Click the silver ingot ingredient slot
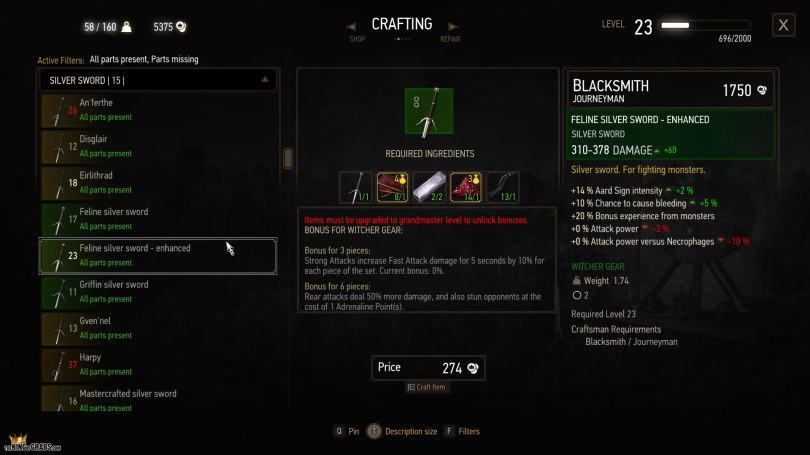This screenshot has width=810, height=455. tap(429, 187)
